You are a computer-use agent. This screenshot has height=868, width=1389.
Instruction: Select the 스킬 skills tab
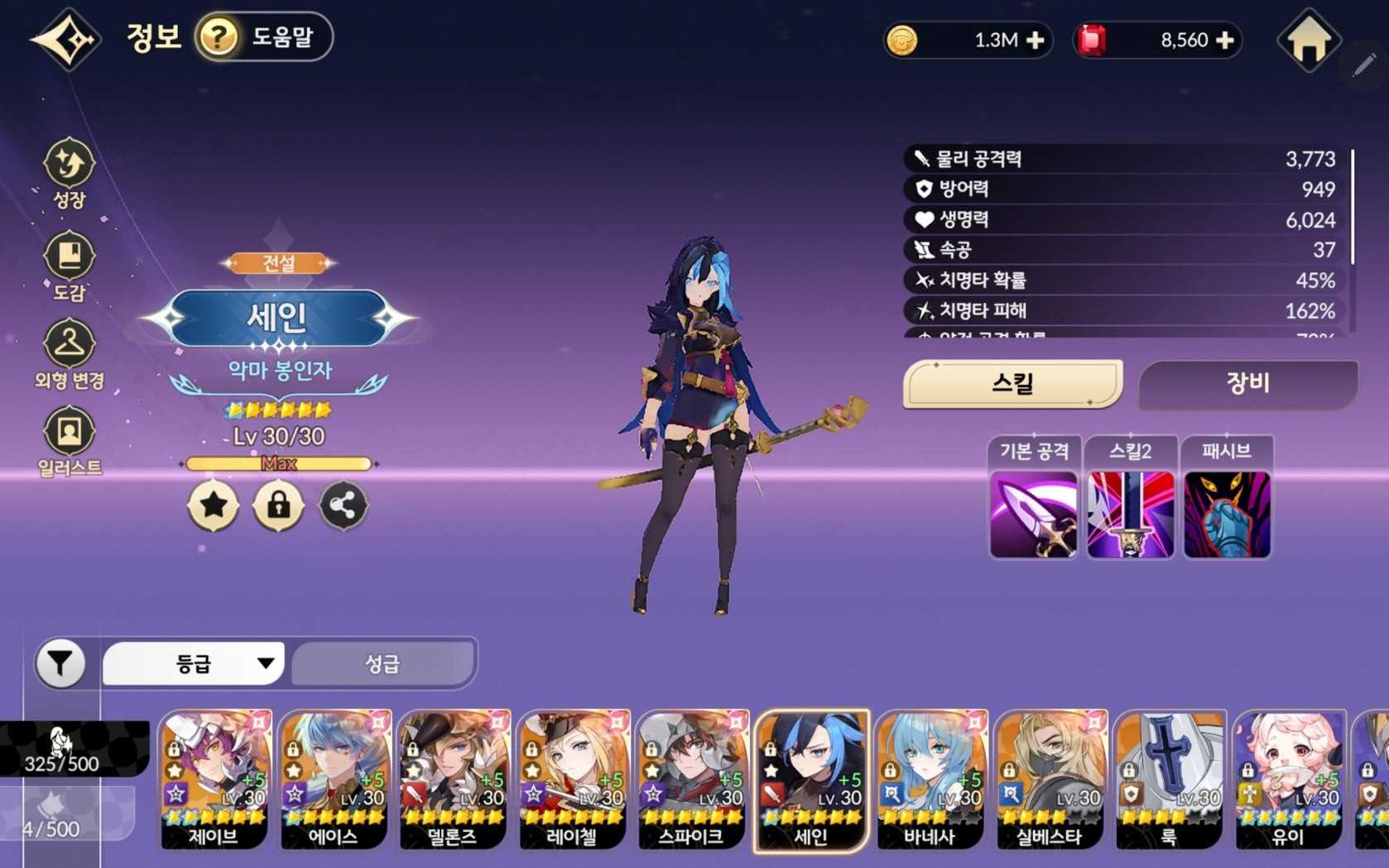pyautogui.click(x=1012, y=384)
